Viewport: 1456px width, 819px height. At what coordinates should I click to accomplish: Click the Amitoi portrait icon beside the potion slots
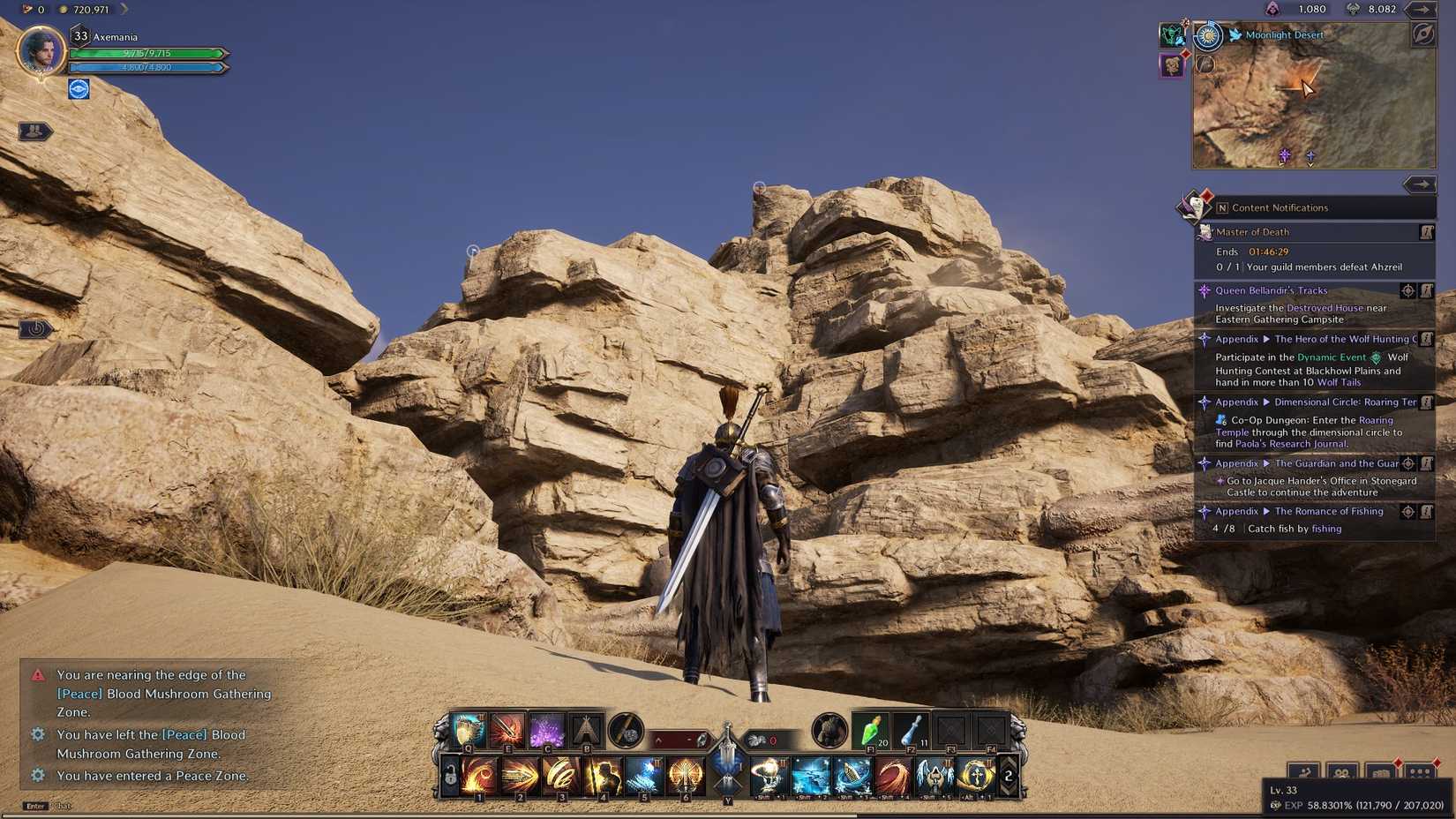coord(829,732)
